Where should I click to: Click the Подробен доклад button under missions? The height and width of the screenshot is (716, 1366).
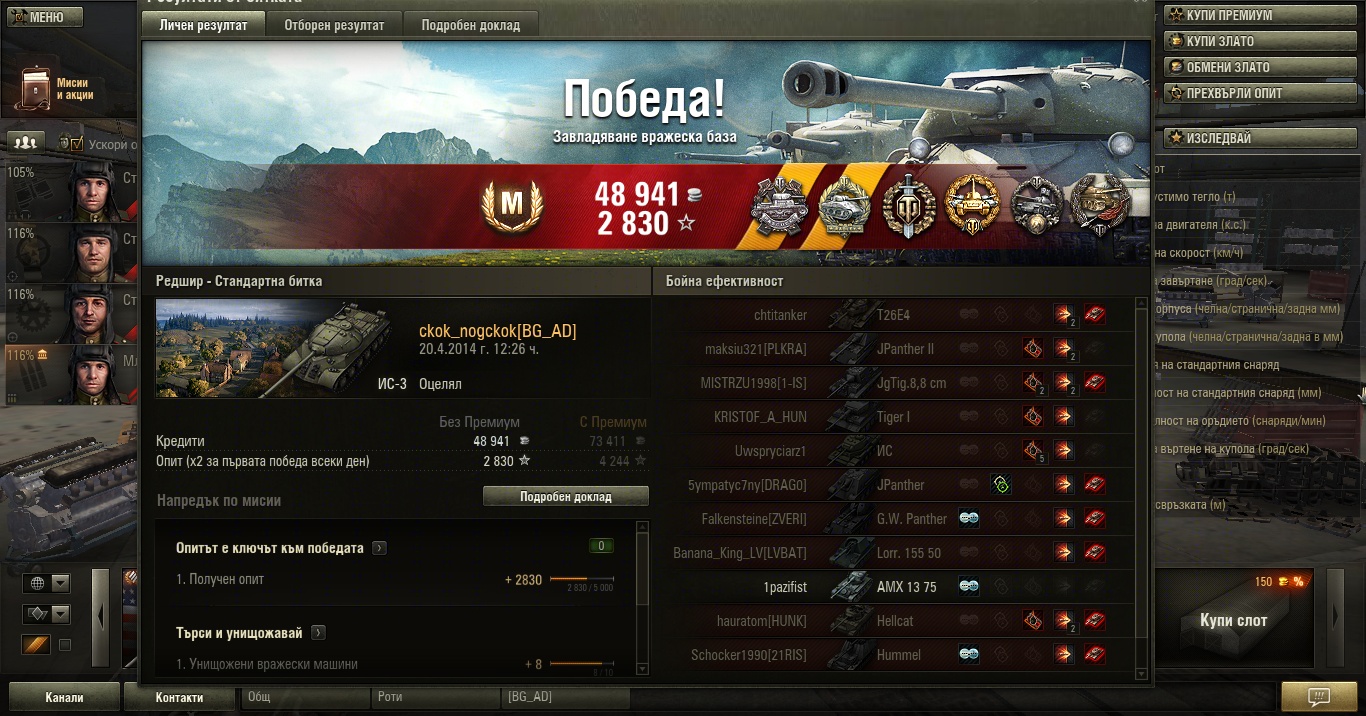click(565, 496)
